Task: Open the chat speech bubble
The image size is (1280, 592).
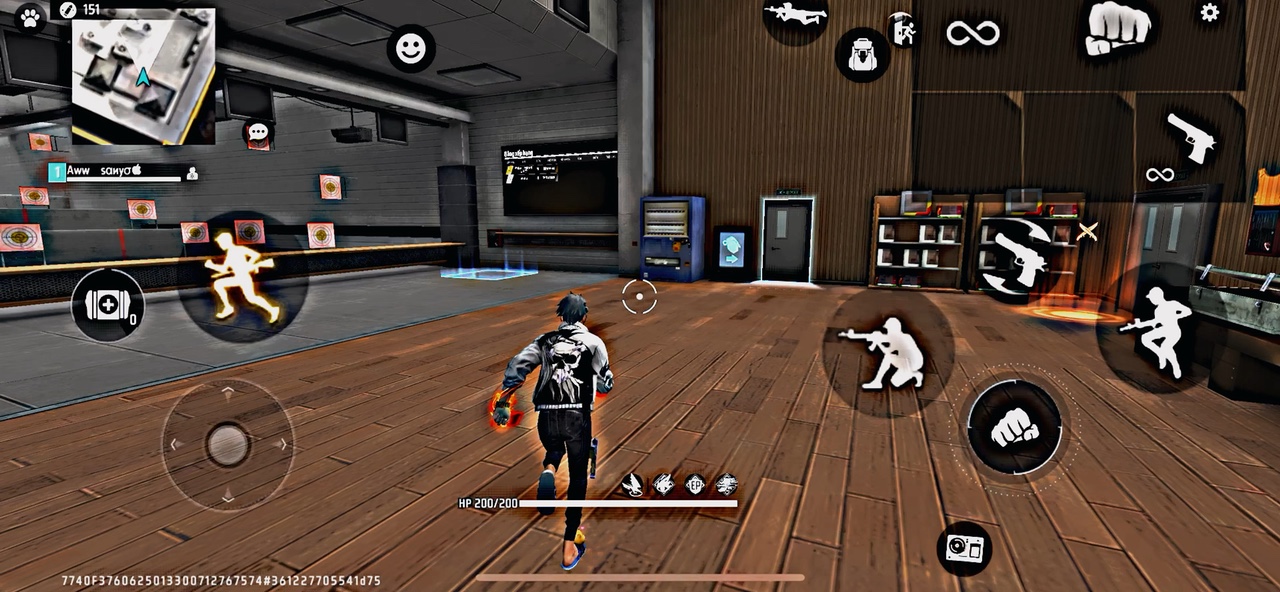Action: (258, 132)
